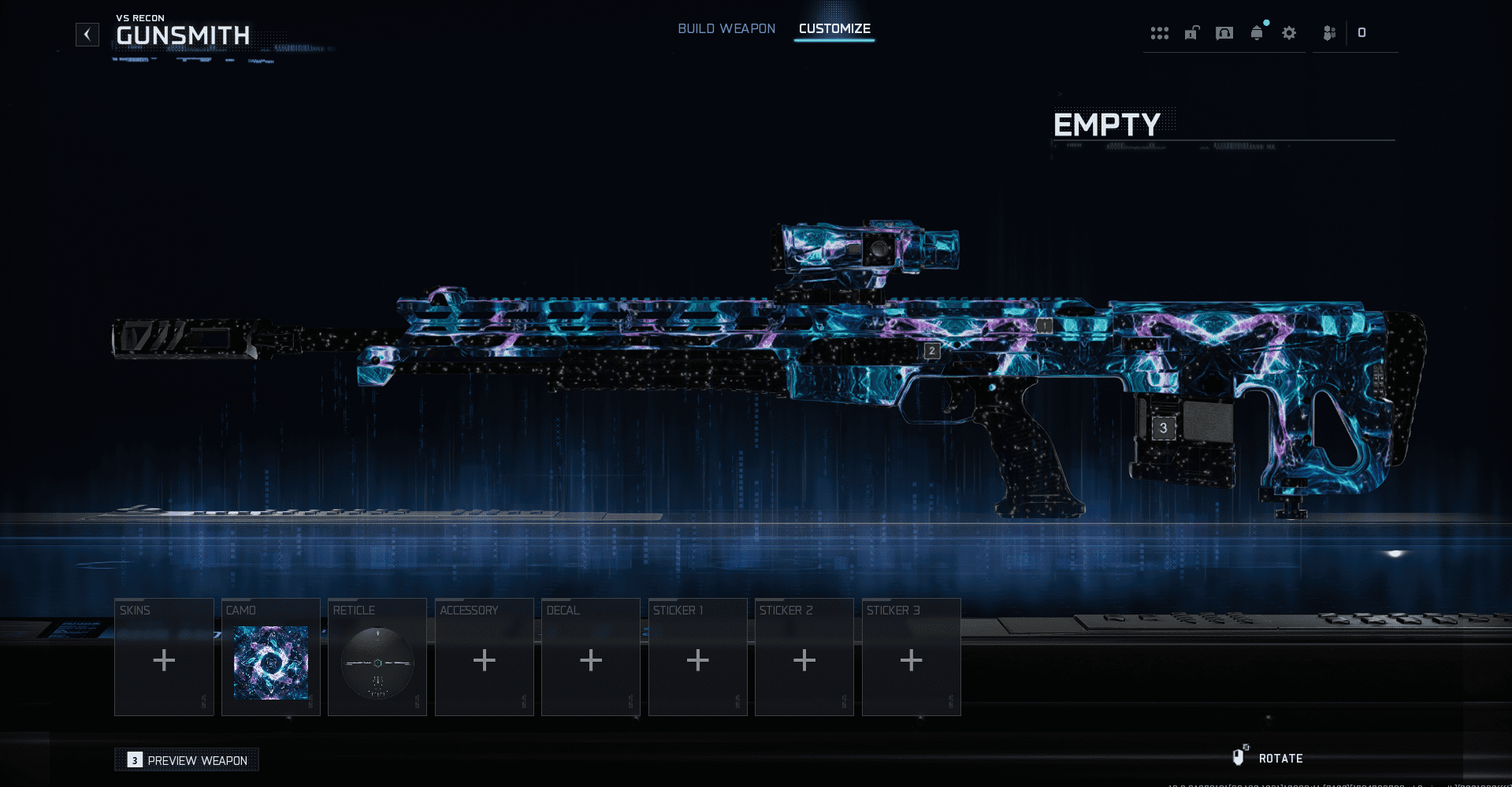Image resolution: width=1512 pixels, height=787 pixels.
Task: Select attachment point 1 on the weapon
Action: [1044, 324]
